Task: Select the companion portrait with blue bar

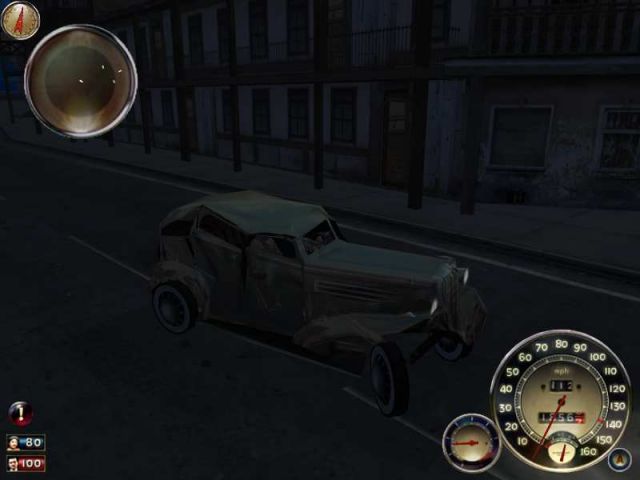Action: click(25, 442)
